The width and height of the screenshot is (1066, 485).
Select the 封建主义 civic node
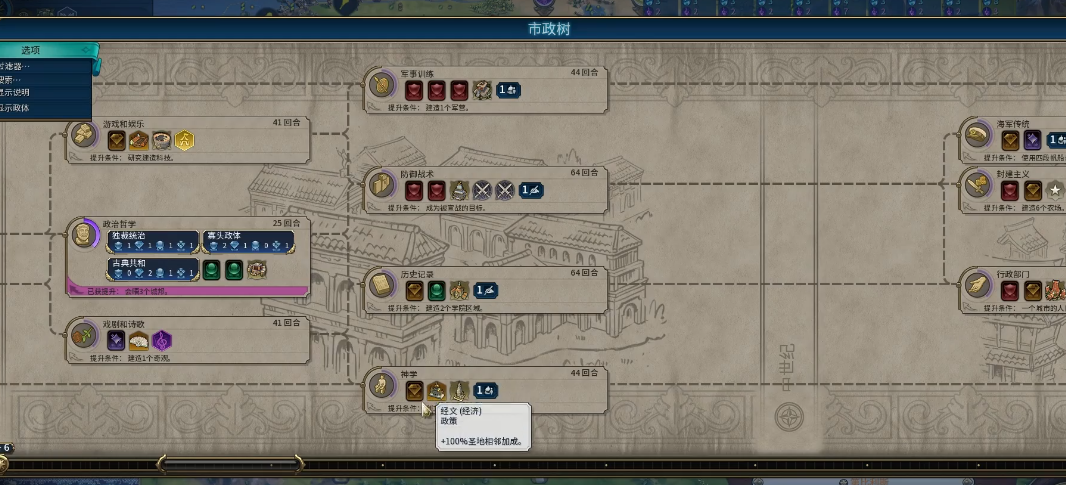coord(977,185)
